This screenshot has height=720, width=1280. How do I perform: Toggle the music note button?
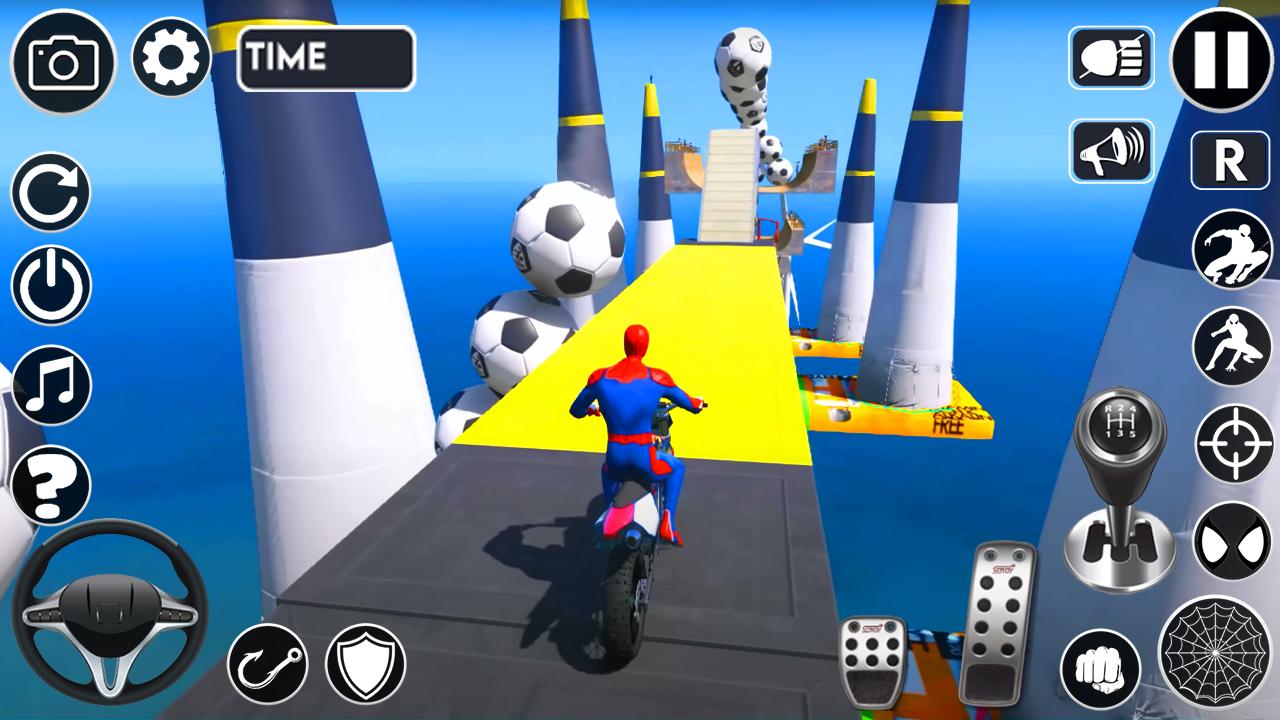coord(51,385)
